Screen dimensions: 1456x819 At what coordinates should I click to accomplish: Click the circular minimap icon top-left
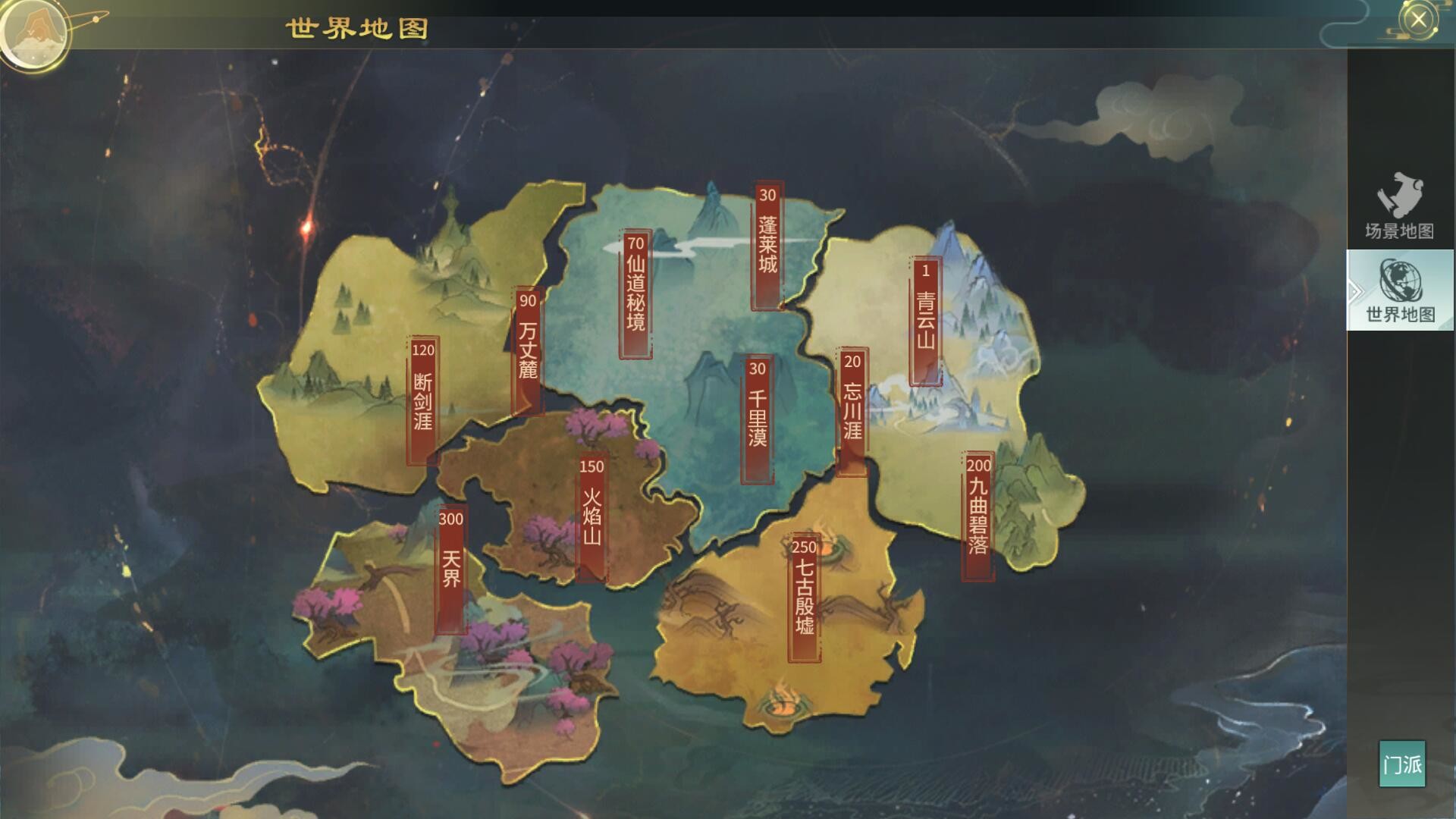(34, 34)
